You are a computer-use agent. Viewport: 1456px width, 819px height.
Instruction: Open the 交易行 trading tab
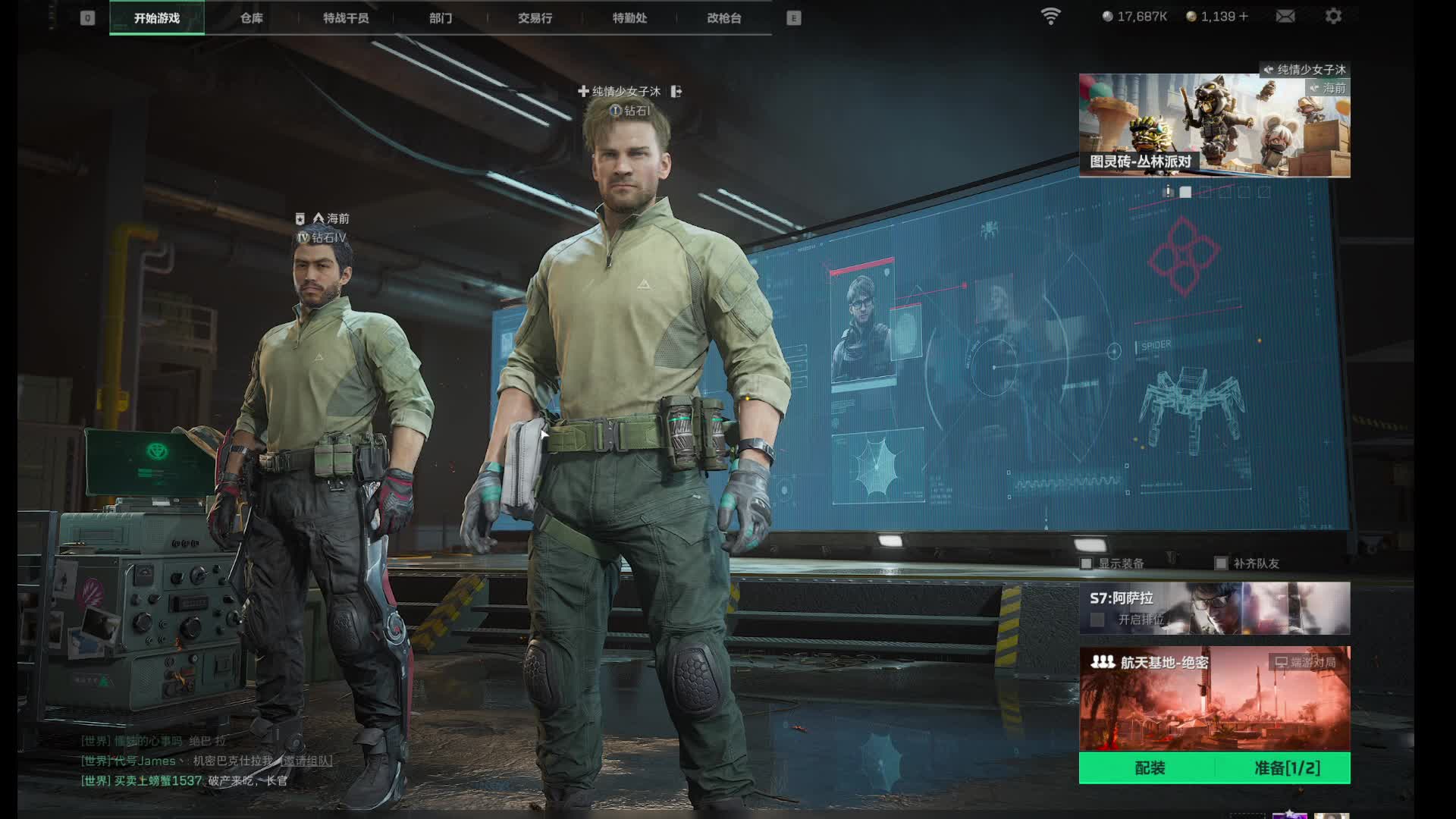coord(535,18)
